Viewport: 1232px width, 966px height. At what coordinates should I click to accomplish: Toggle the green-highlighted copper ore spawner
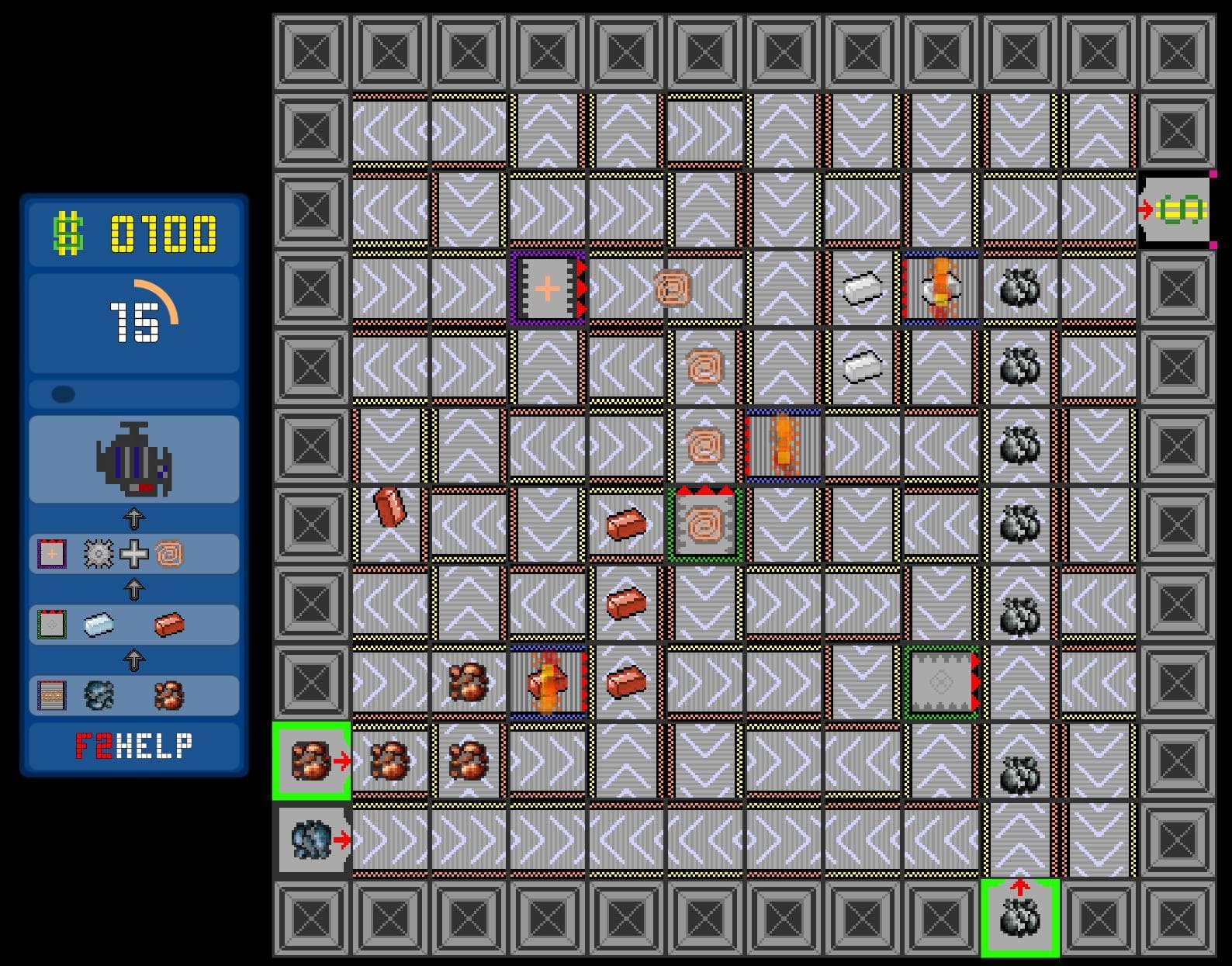point(313,763)
